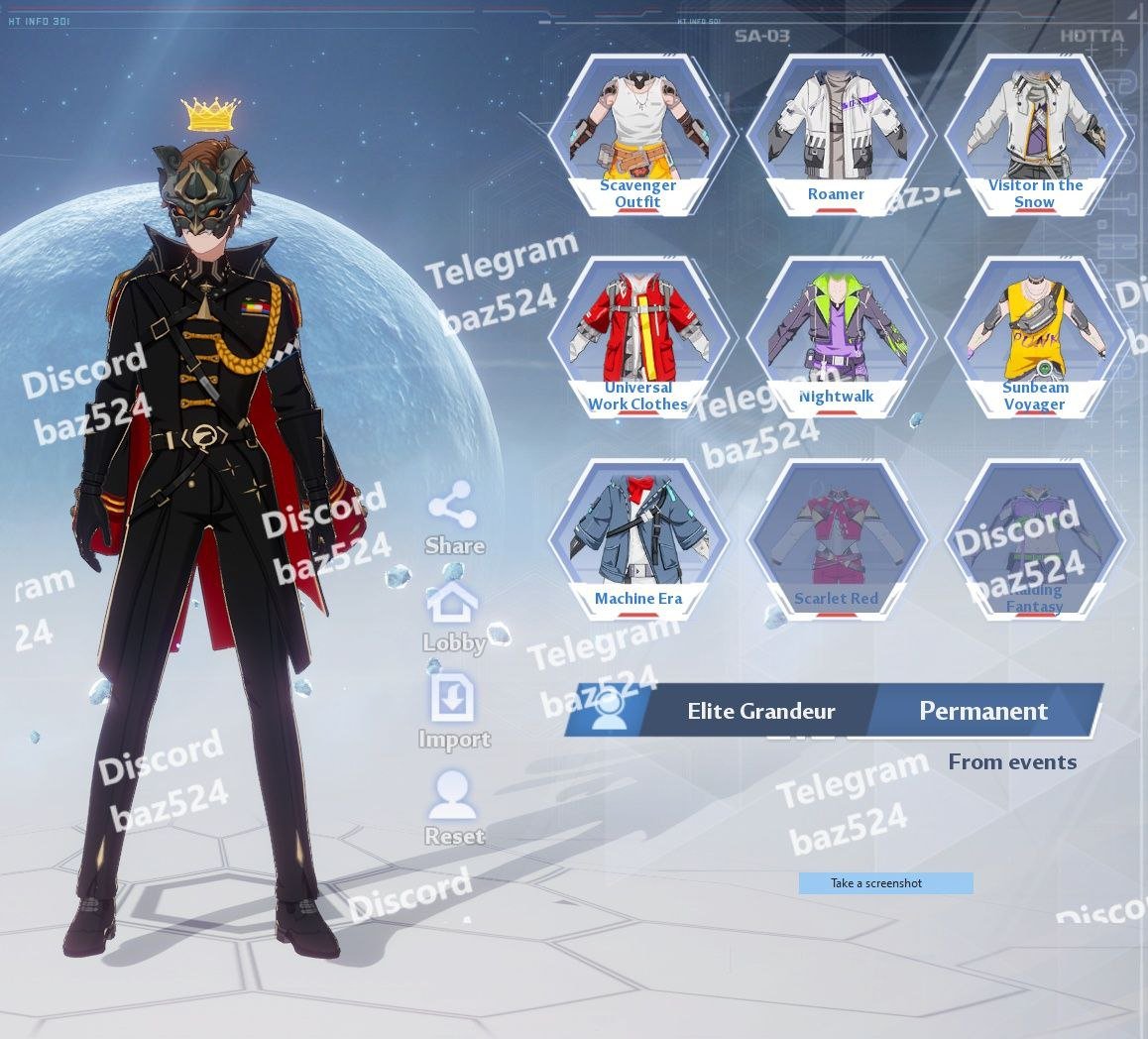The height and width of the screenshot is (1039, 1148).
Task: Choose the Roamer outfit
Action: point(836,136)
